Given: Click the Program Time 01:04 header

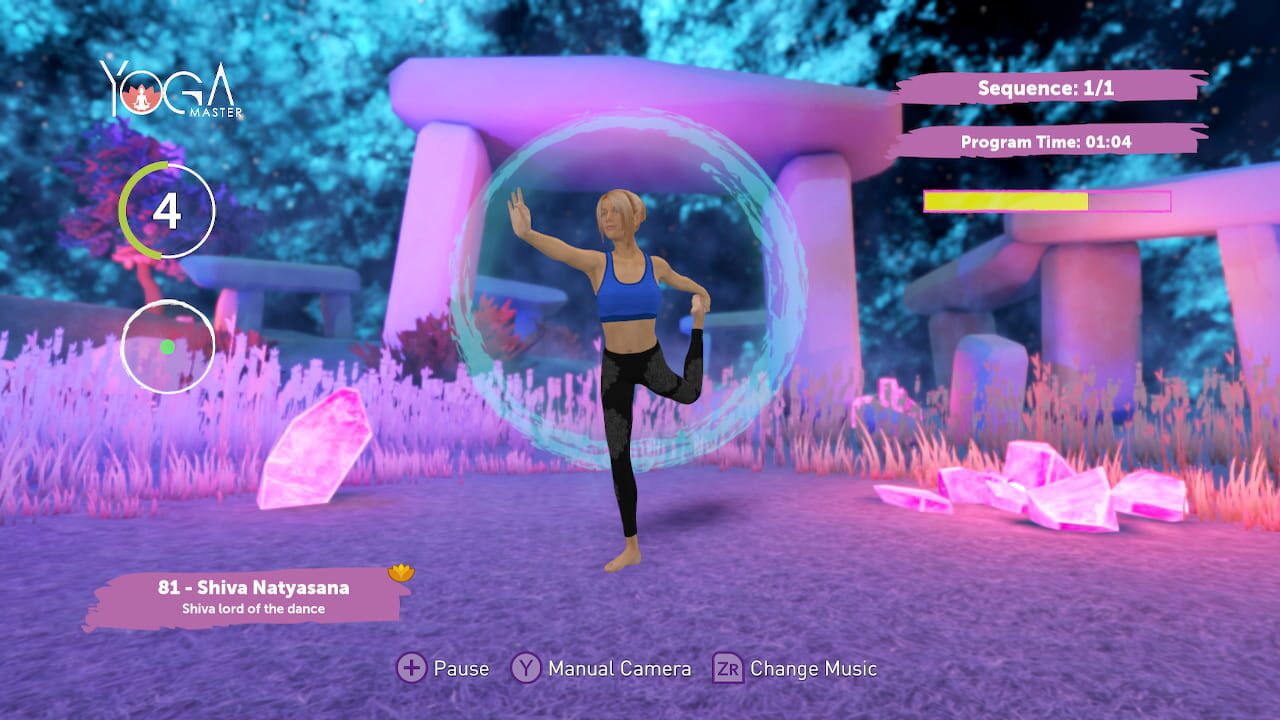Looking at the screenshot, I should [x=1049, y=139].
